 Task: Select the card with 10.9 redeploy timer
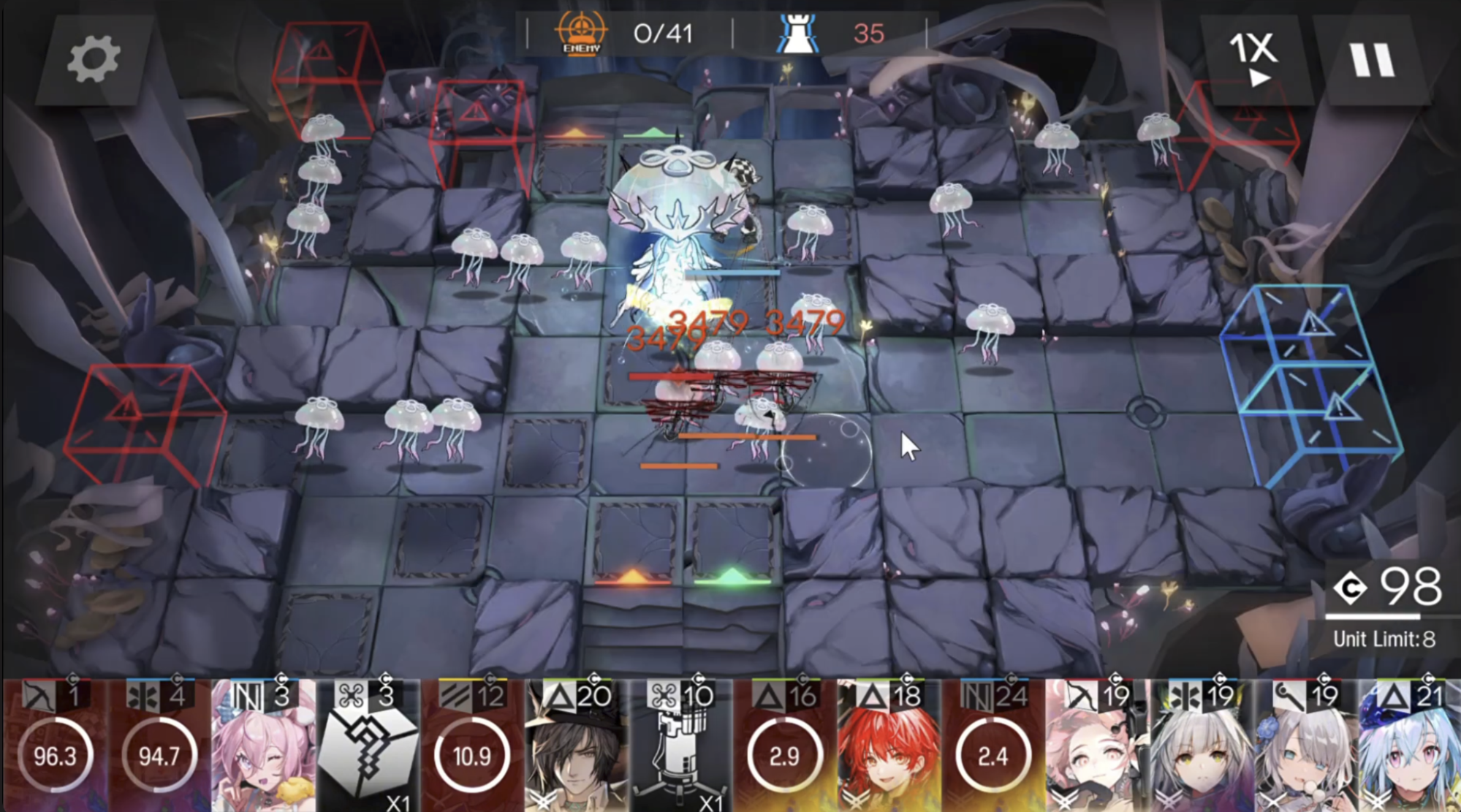(471, 745)
